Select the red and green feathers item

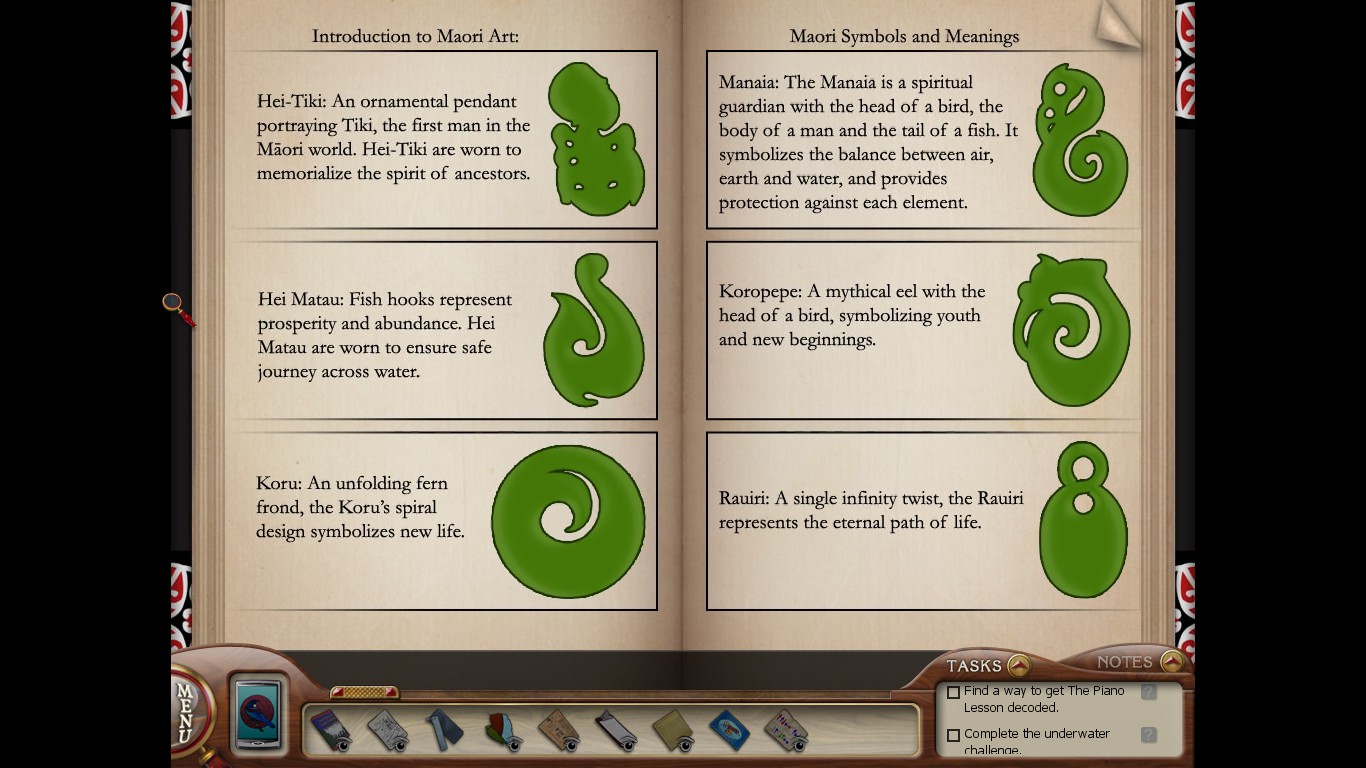[x=503, y=730]
